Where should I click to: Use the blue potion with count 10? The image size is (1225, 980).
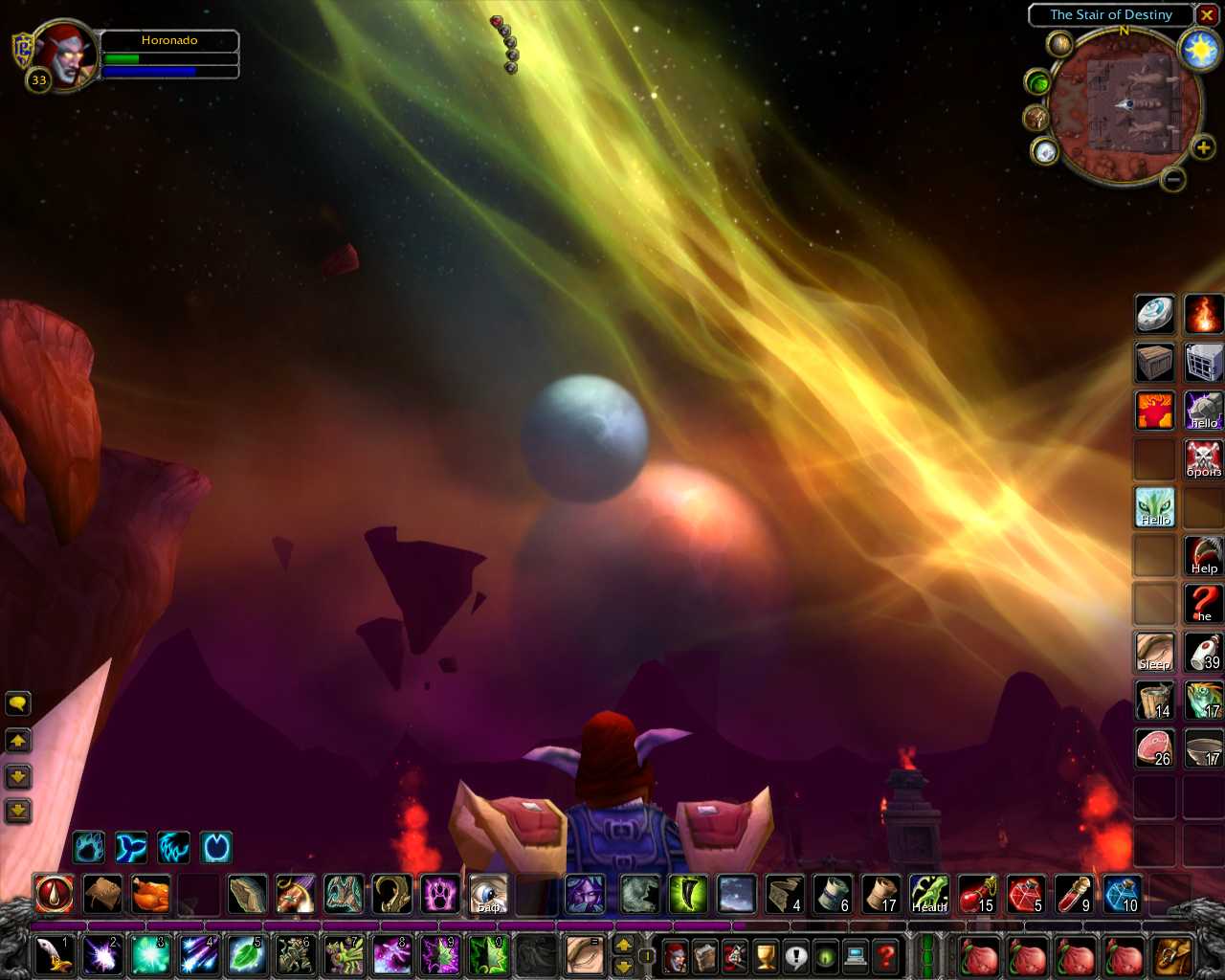click(1122, 895)
